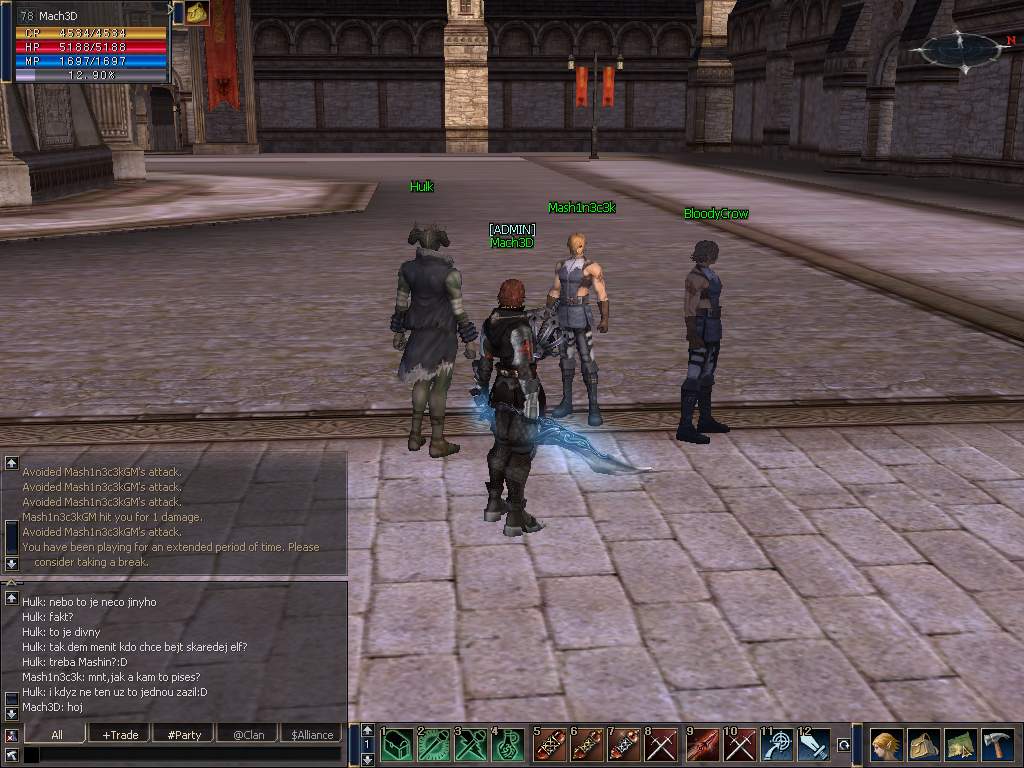Switch to the @Clan chat tab
The image size is (1024, 768).
248,734
